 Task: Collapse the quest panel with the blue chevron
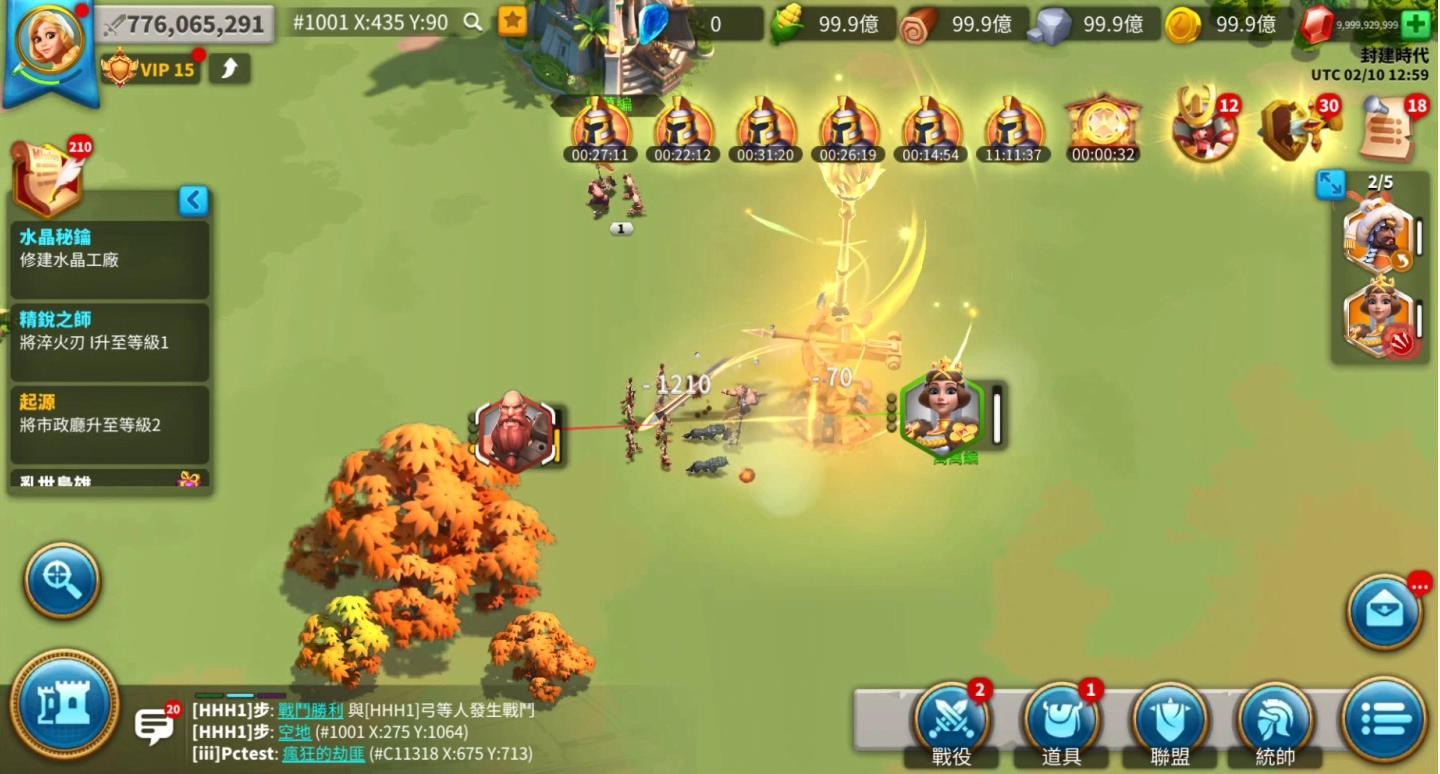[x=193, y=200]
